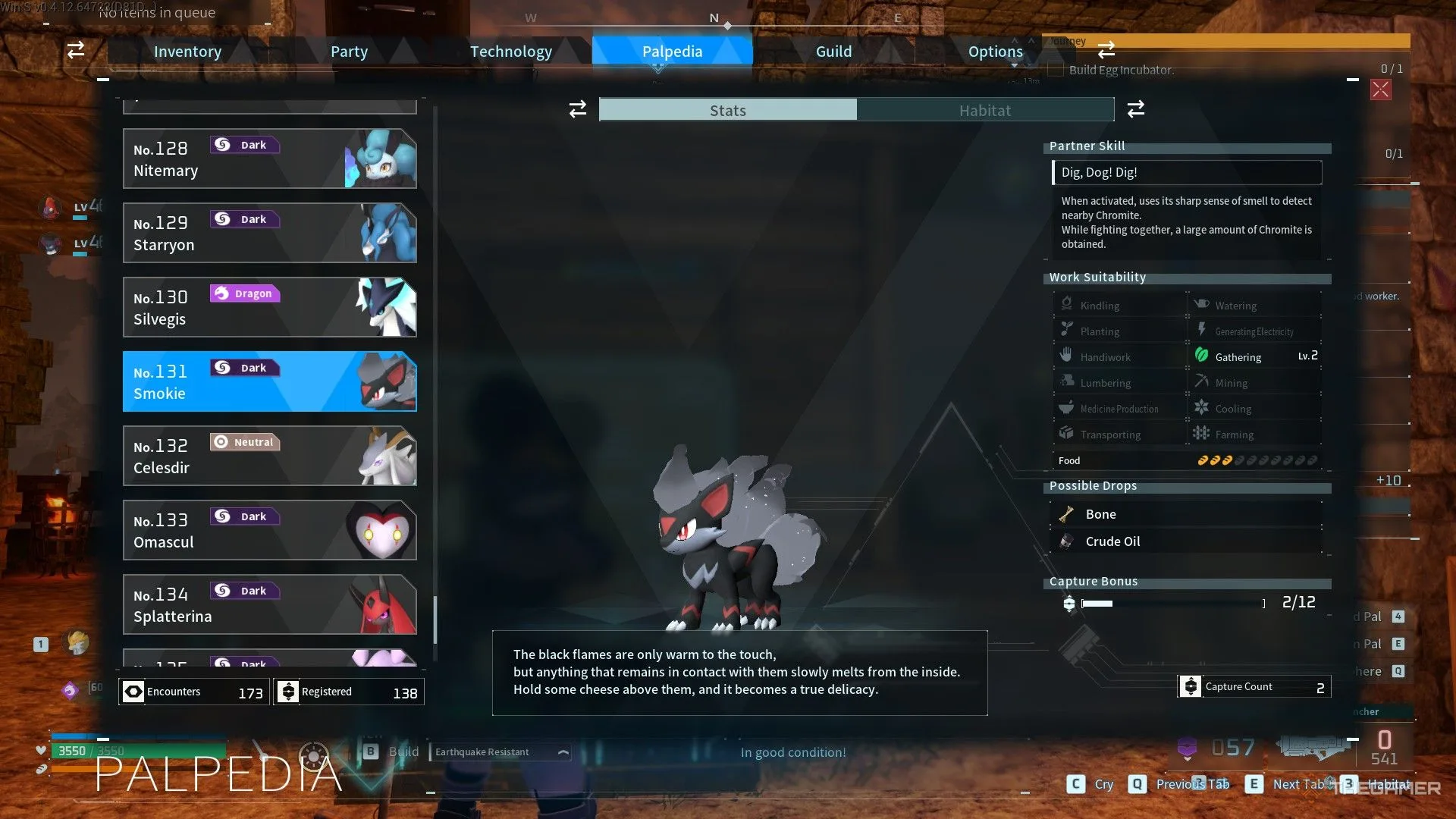Image resolution: width=1456 pixels, height=819 pixels.
Task: Click the No.131 Smokie entry
Action: pyautogui.click(x=269, y=381)
